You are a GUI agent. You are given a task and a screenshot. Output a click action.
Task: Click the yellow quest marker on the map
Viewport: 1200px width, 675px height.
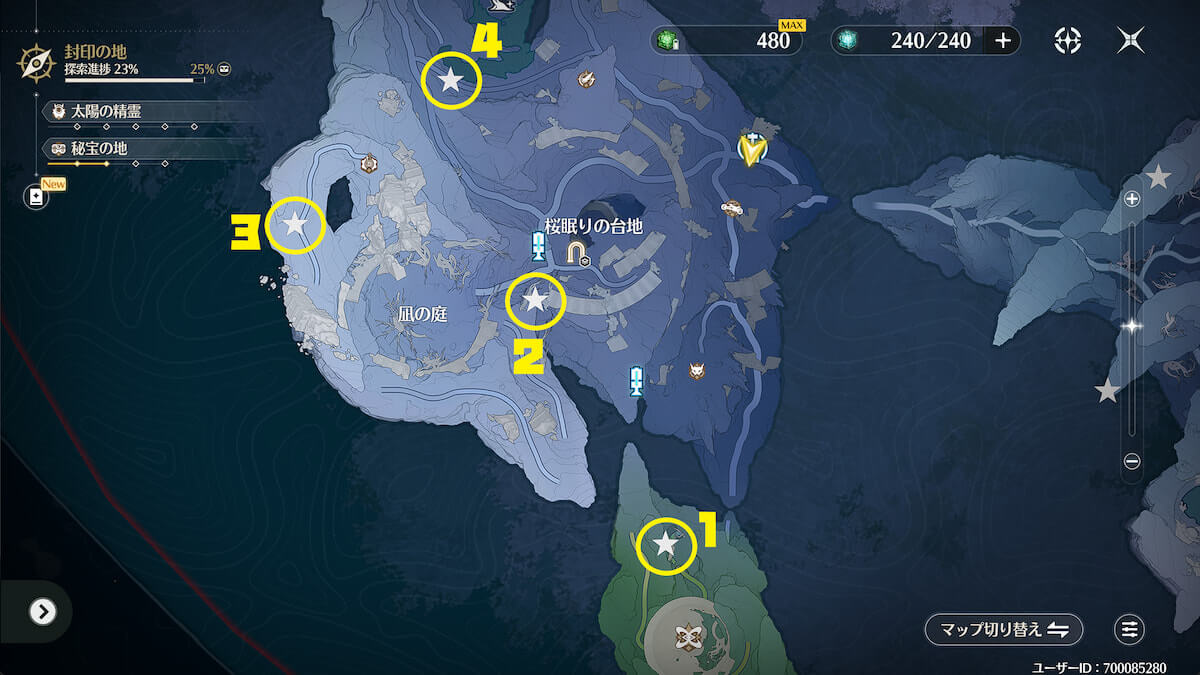(750, 148)
